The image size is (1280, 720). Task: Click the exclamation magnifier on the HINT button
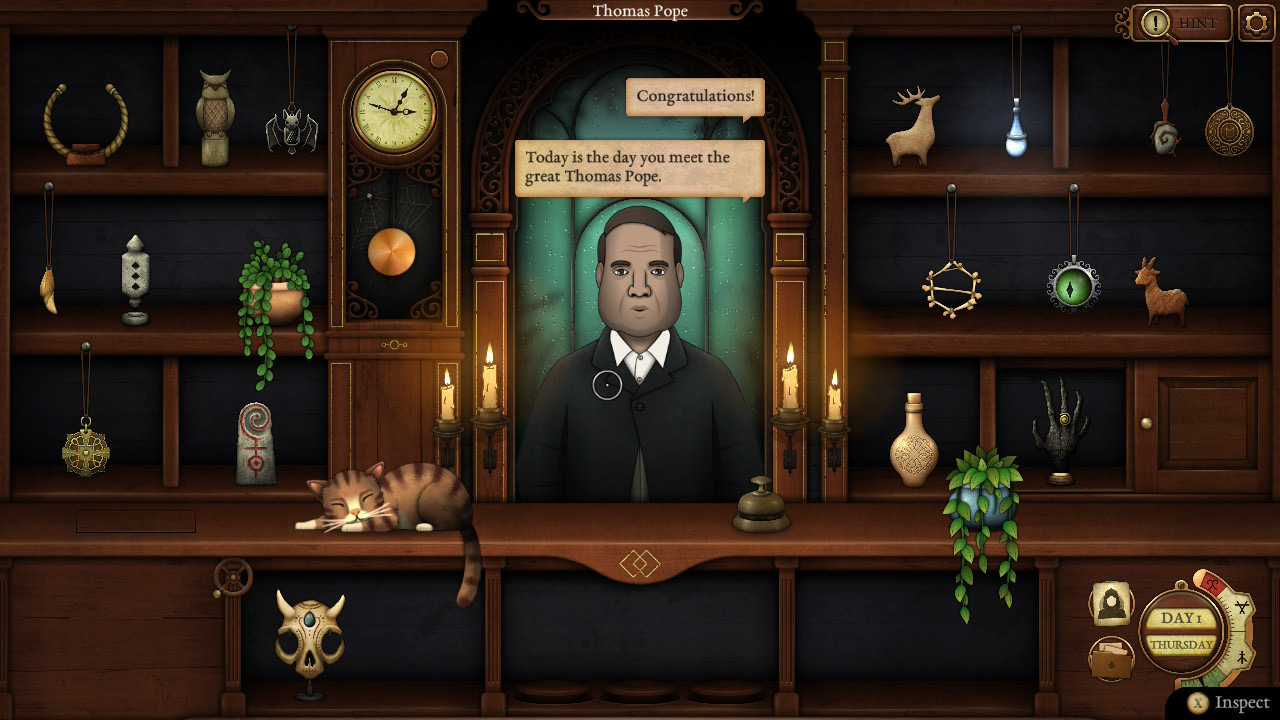[1156, 23]
